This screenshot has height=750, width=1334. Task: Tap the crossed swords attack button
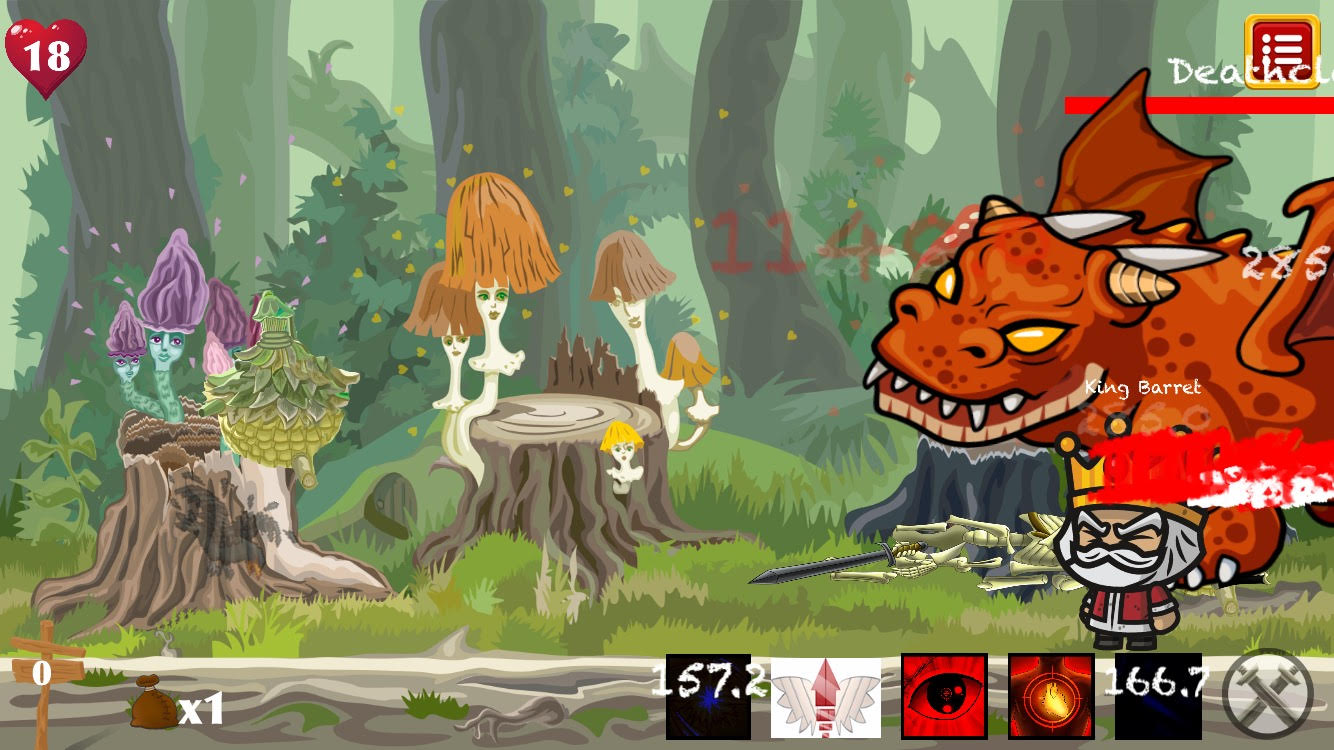pyautogui.click(x=1268, y=695)
